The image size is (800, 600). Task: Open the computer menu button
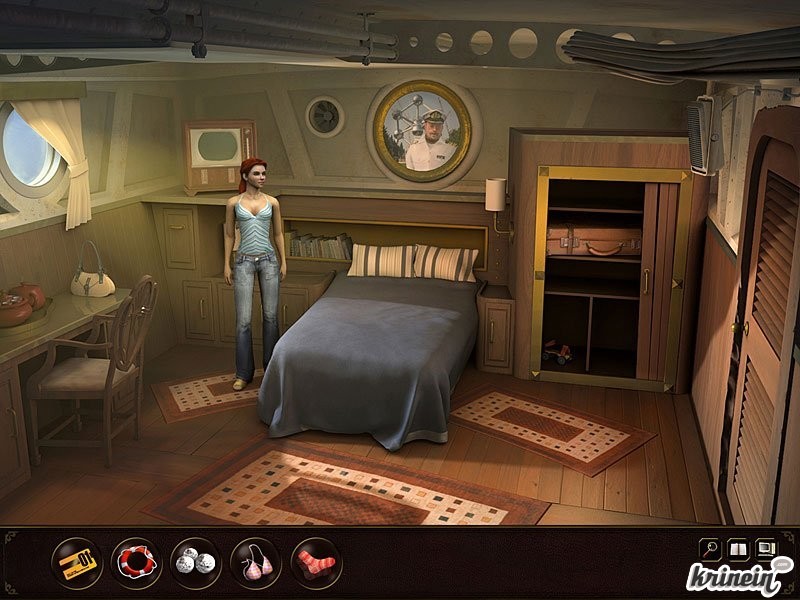point(767,548)
